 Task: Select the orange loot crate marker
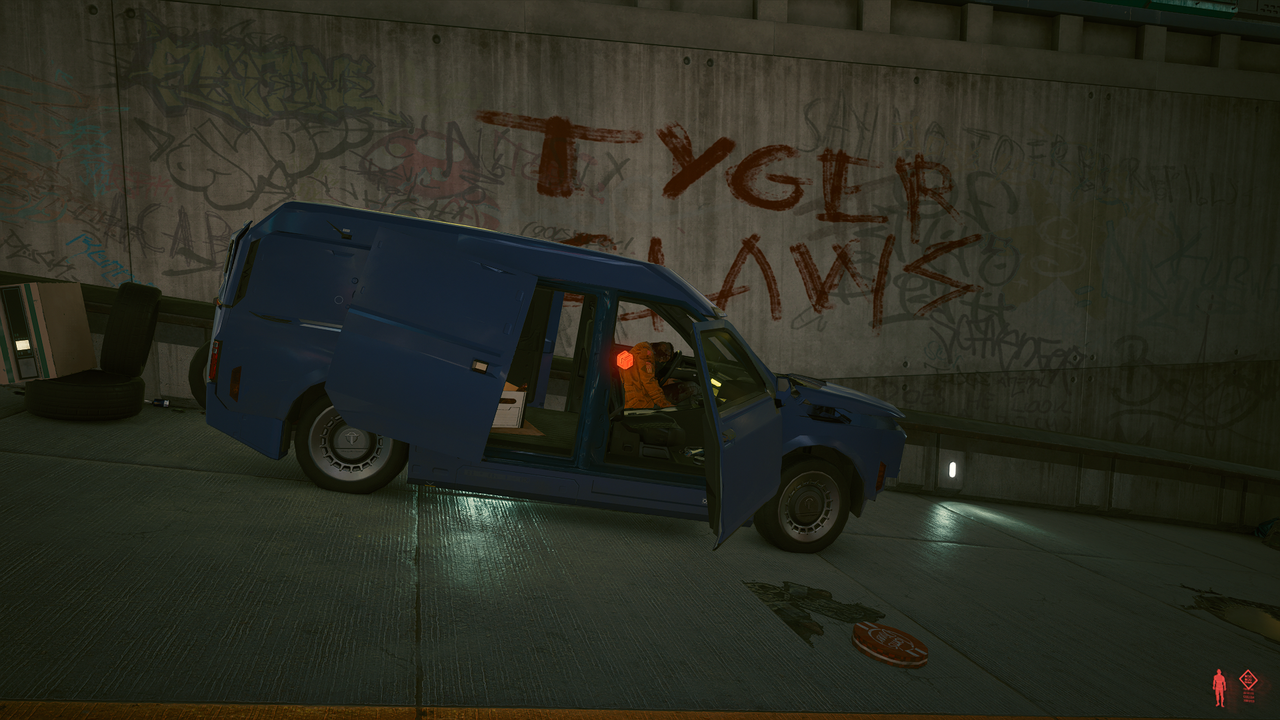coord(625,359)
